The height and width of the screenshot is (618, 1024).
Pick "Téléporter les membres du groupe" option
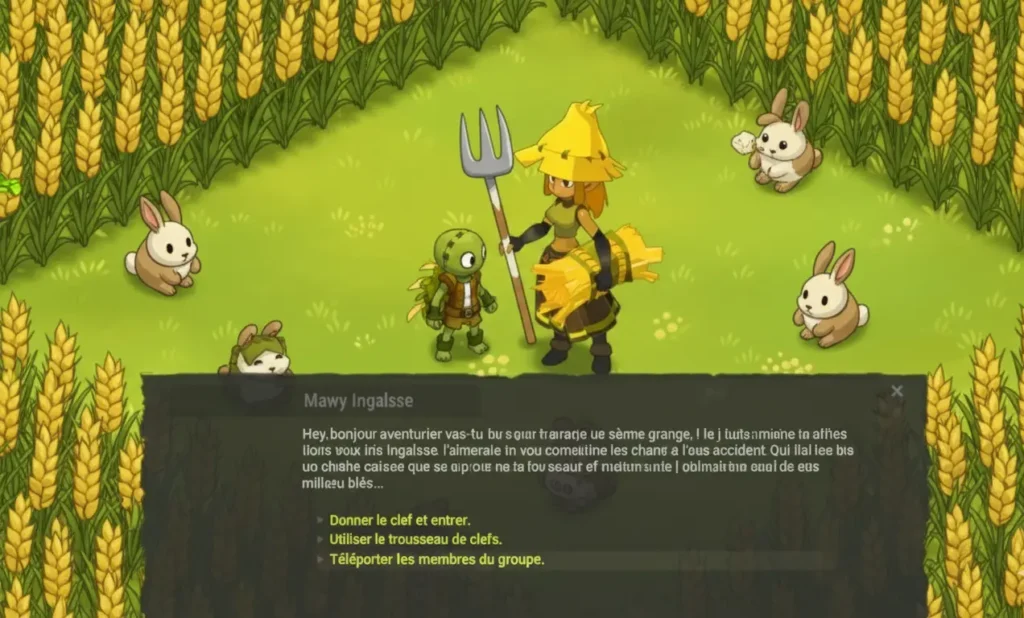tap(436, 559)
